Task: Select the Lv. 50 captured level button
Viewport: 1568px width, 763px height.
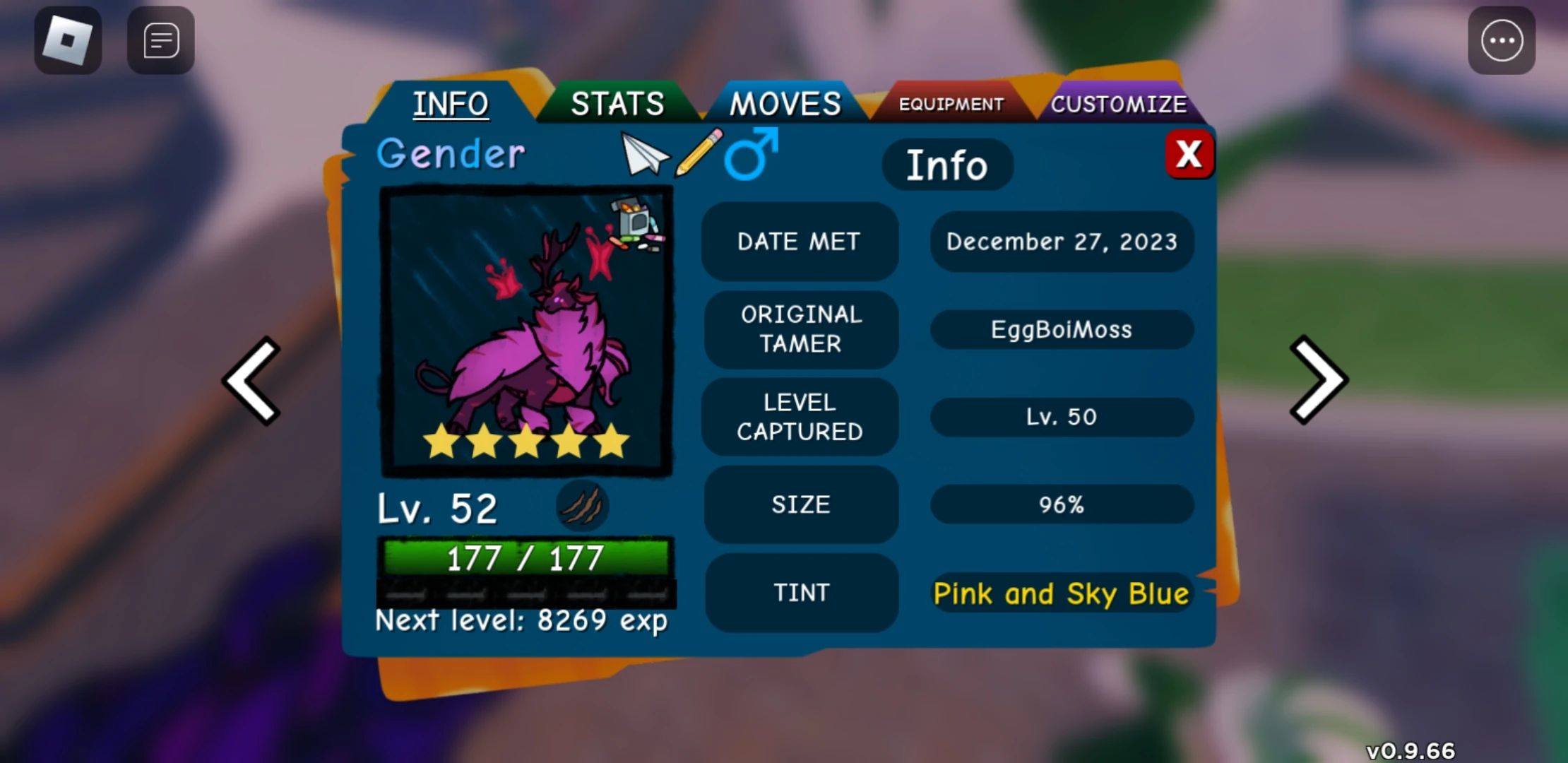Action: pyautogui.click(x=1061, y=417)
